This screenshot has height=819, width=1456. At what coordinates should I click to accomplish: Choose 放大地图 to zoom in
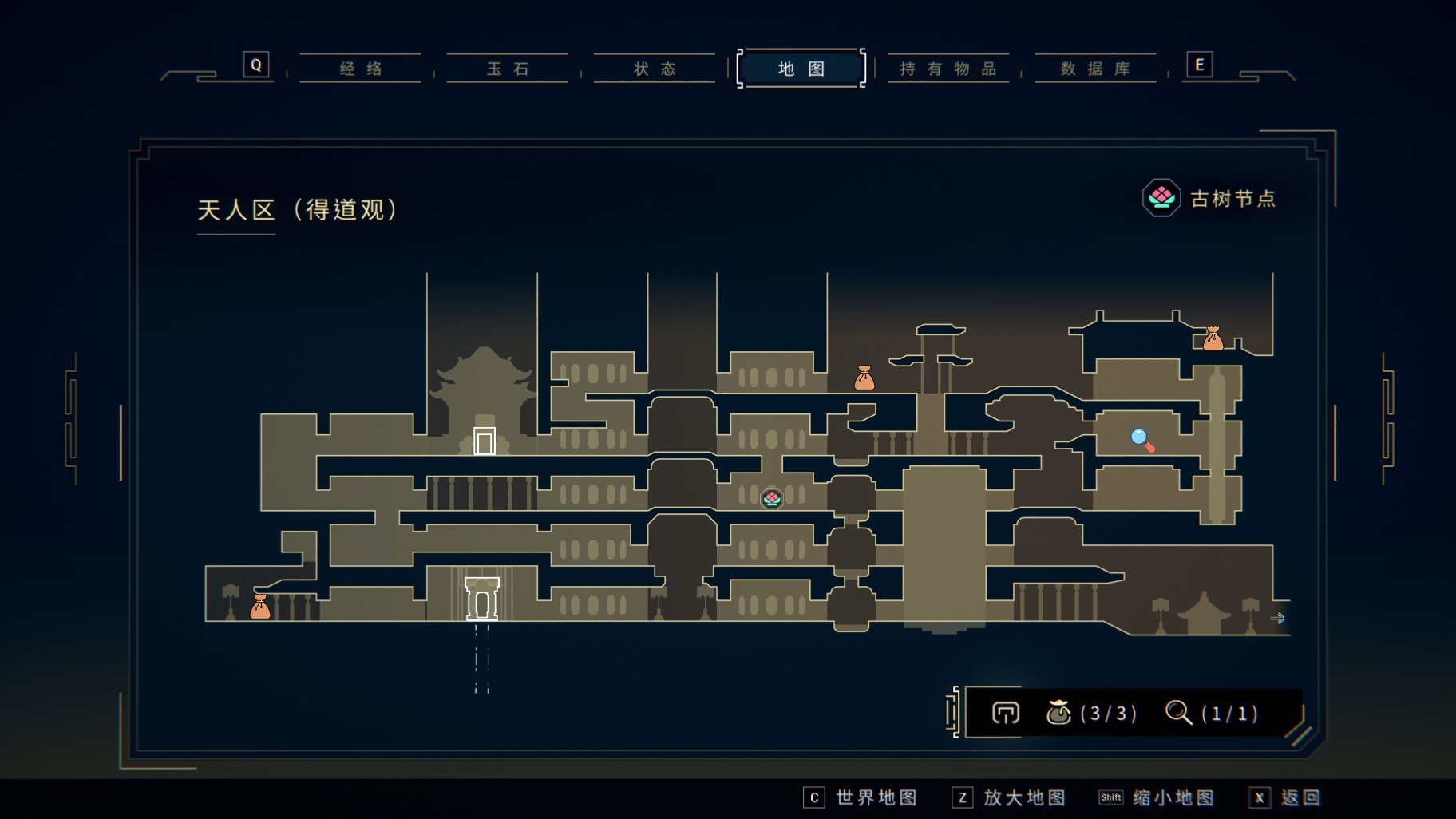(x=1010, y=797)
